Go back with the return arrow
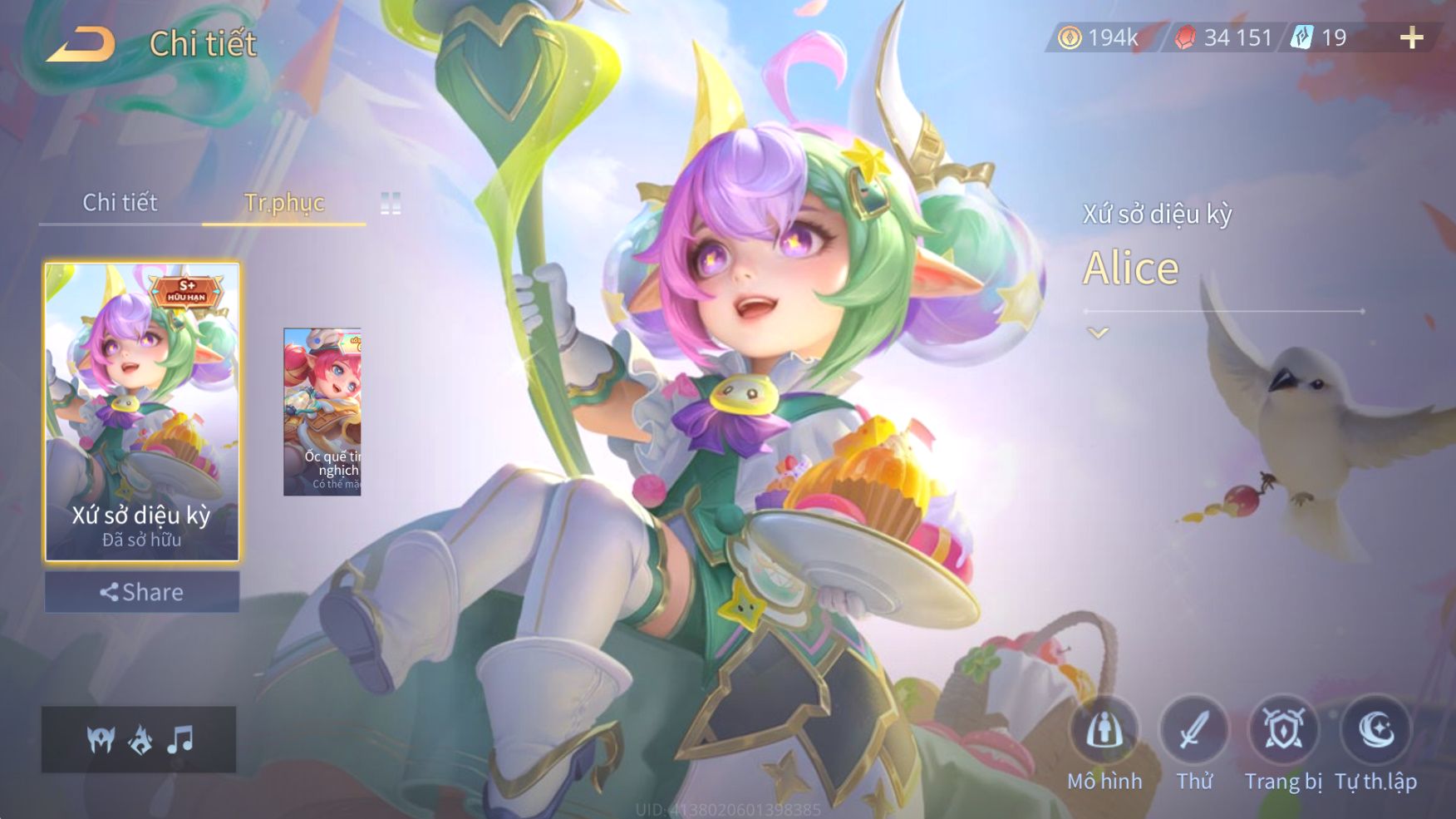This screenshot has width=1456, height=819. pos(81,44)
